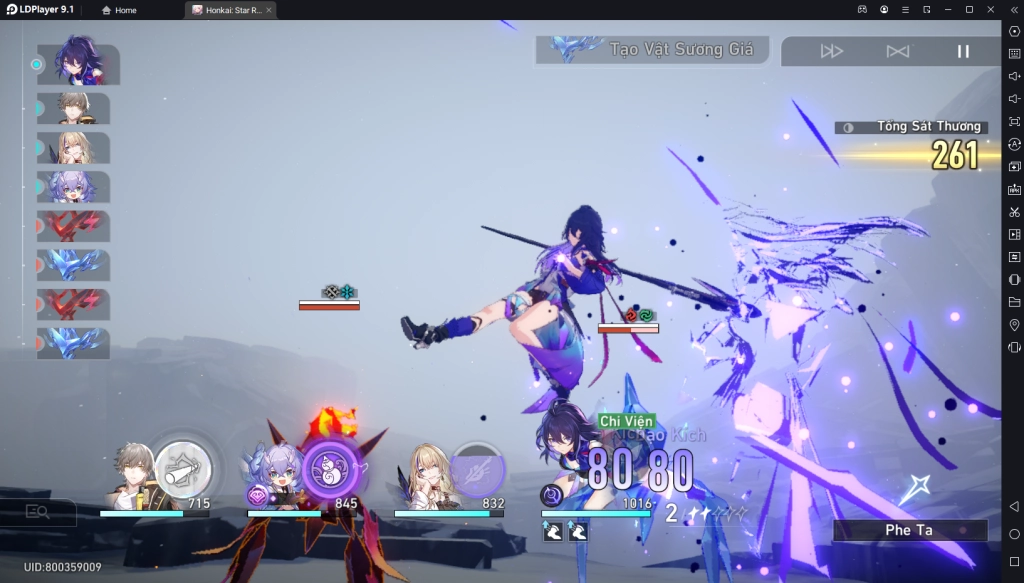Activate the gray-haired Trailblazer's ultimate
This screenshot has width=1024, height=583.
tap(183, 469)
